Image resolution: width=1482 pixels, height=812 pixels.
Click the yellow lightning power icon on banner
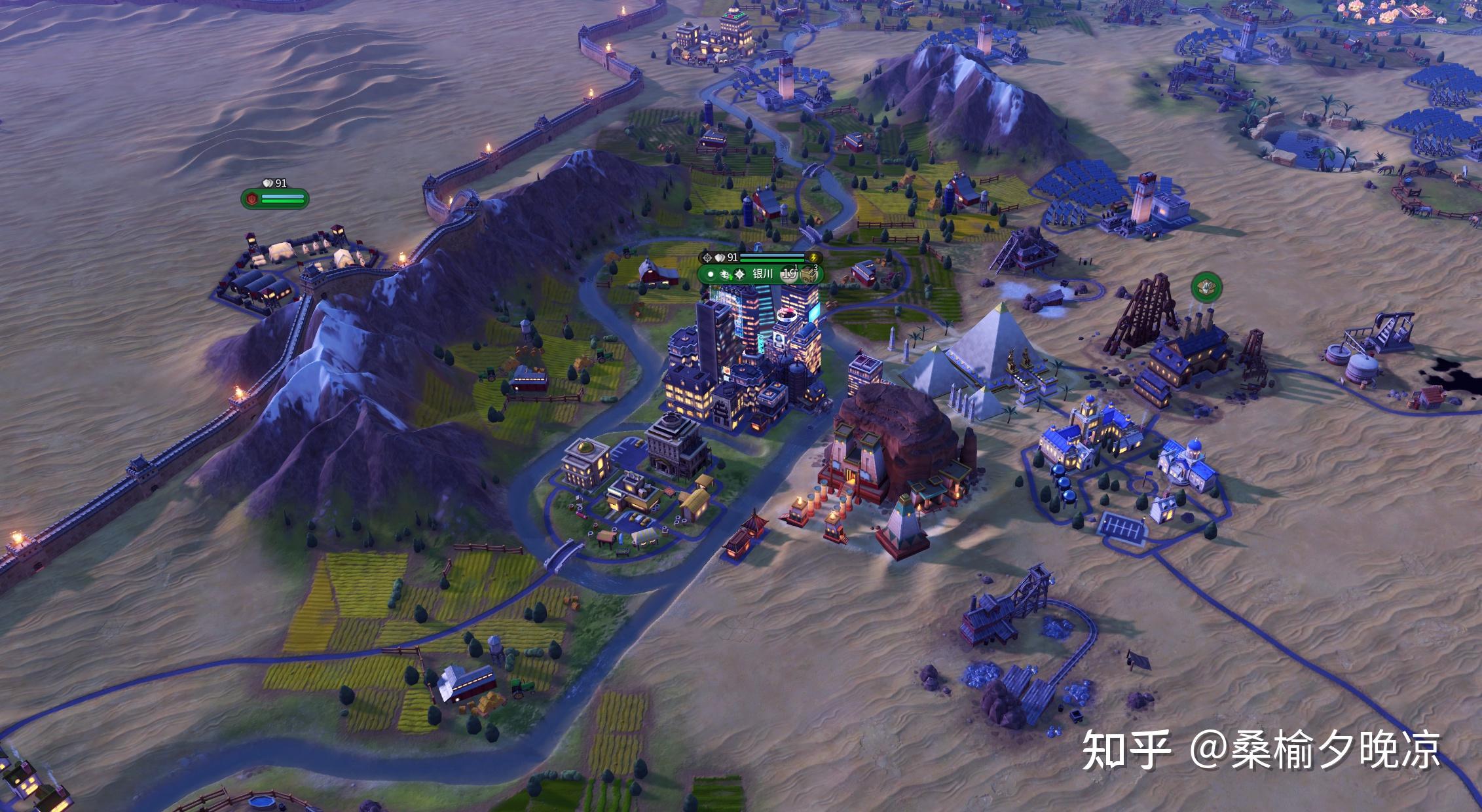pyautogui.click(x=814, y=258)
